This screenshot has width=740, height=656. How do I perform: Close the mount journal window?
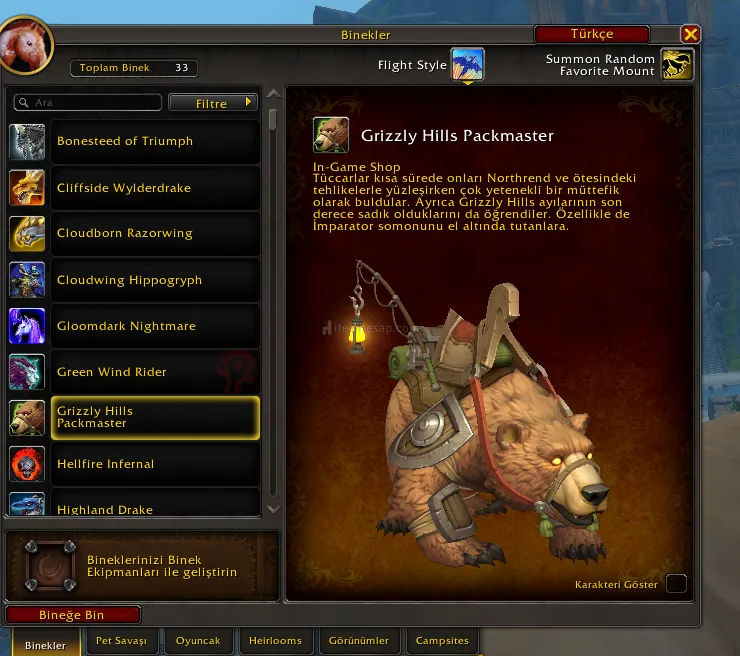tap(690, 35)
